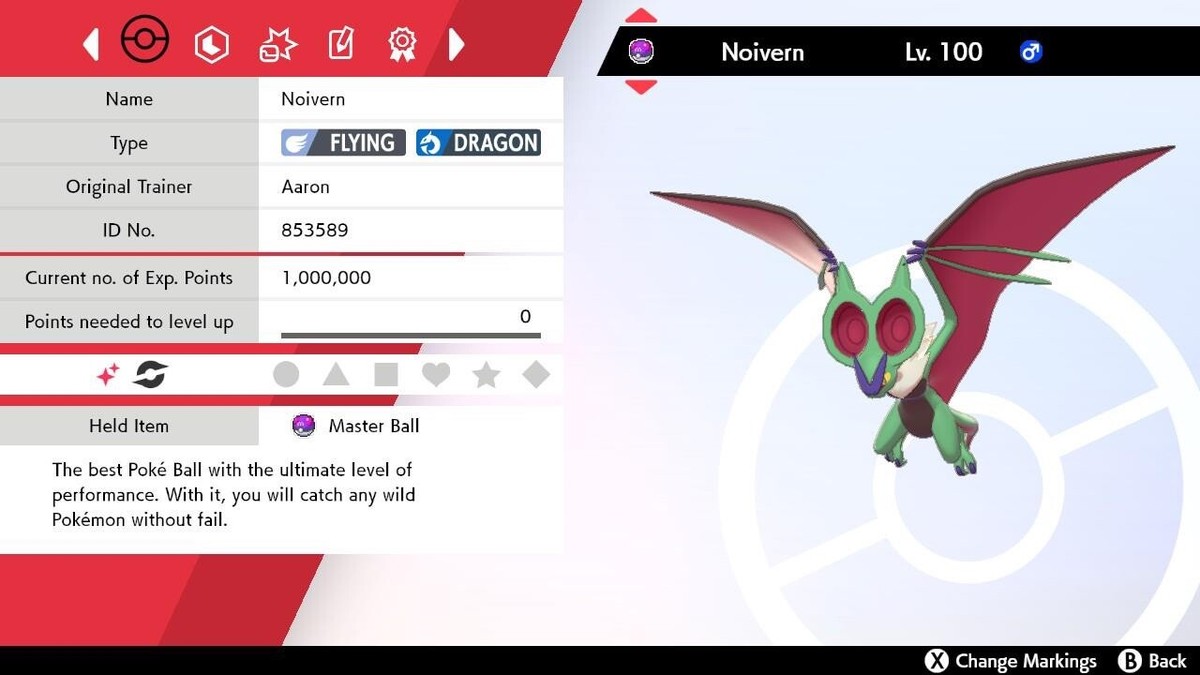
Task: Open the moves burst-icon tab
Action: coord(274,44)
